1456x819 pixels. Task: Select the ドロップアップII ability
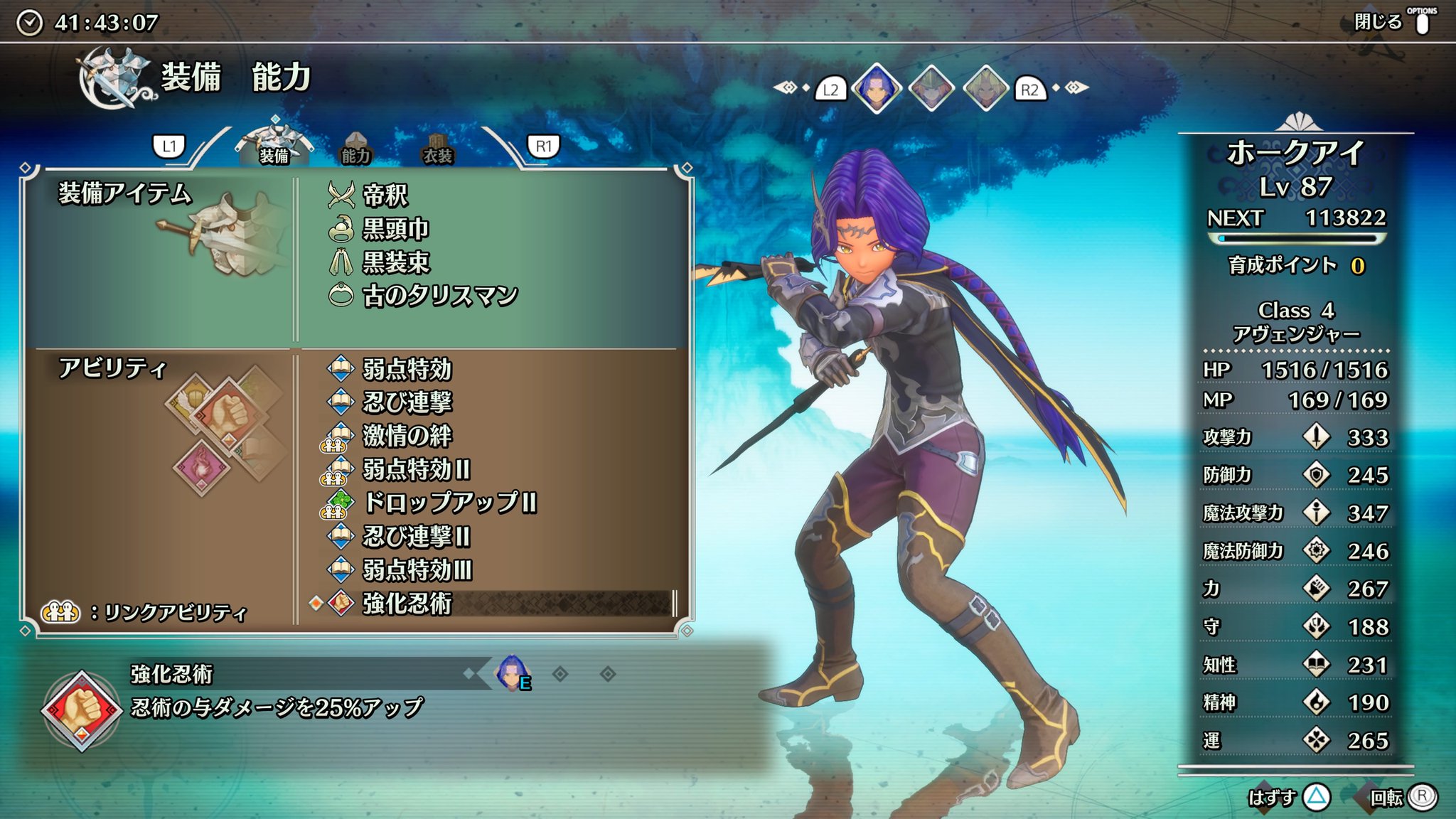tap(449, 503)
